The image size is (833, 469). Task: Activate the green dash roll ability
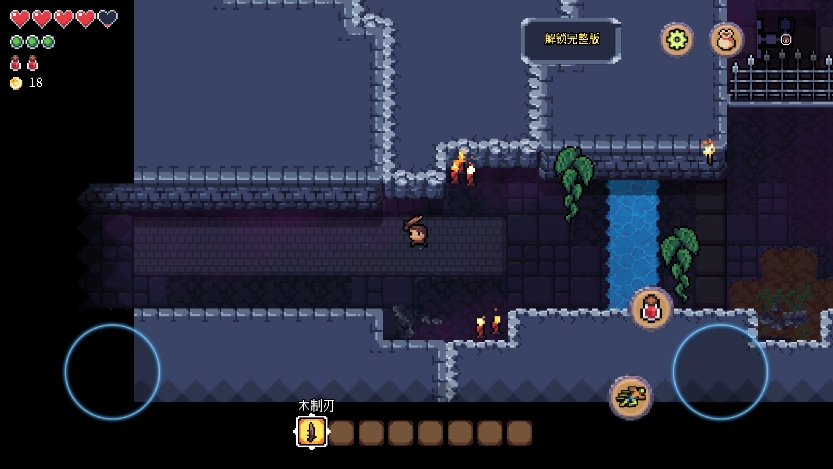(630, 397)
